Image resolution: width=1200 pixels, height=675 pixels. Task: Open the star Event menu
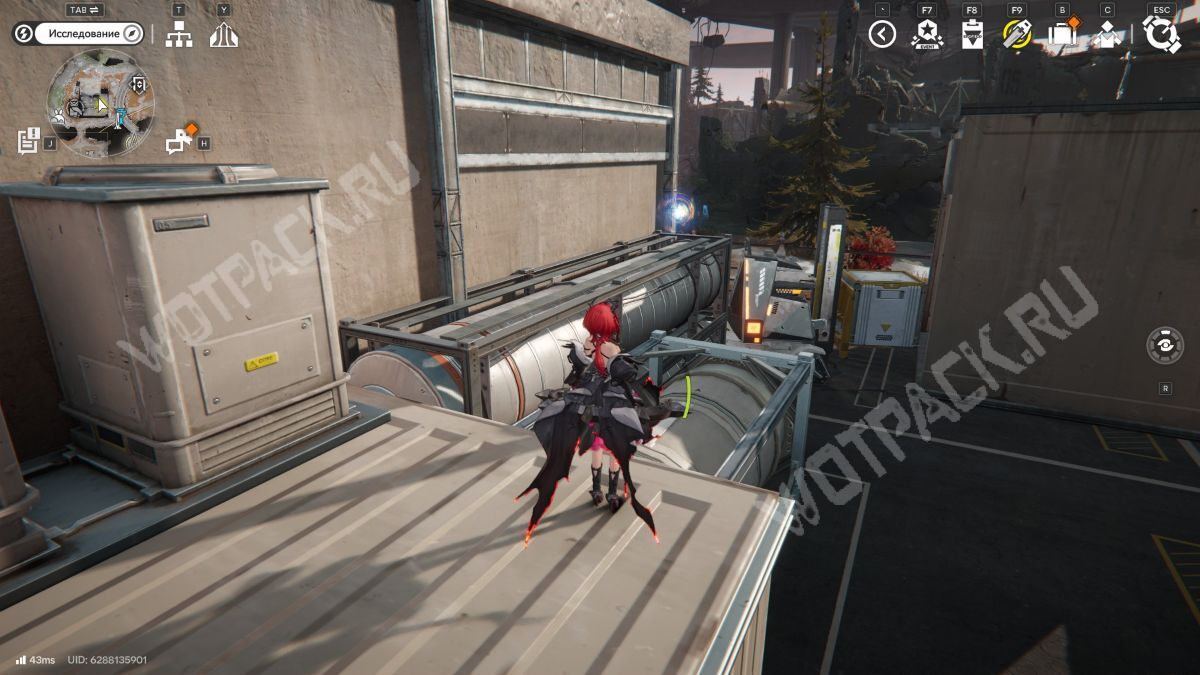927,35
